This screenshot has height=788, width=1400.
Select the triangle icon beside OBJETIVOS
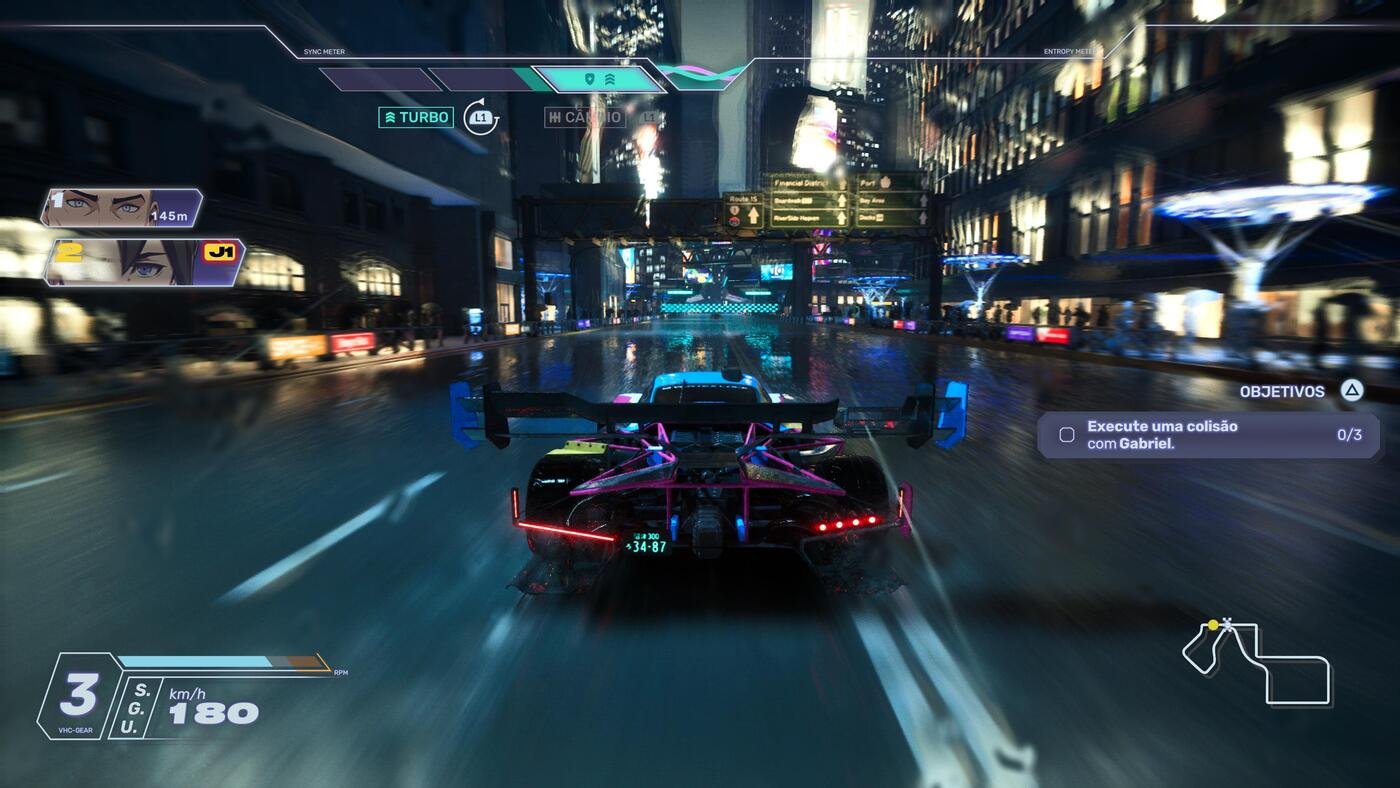(x=1349, y=391)
